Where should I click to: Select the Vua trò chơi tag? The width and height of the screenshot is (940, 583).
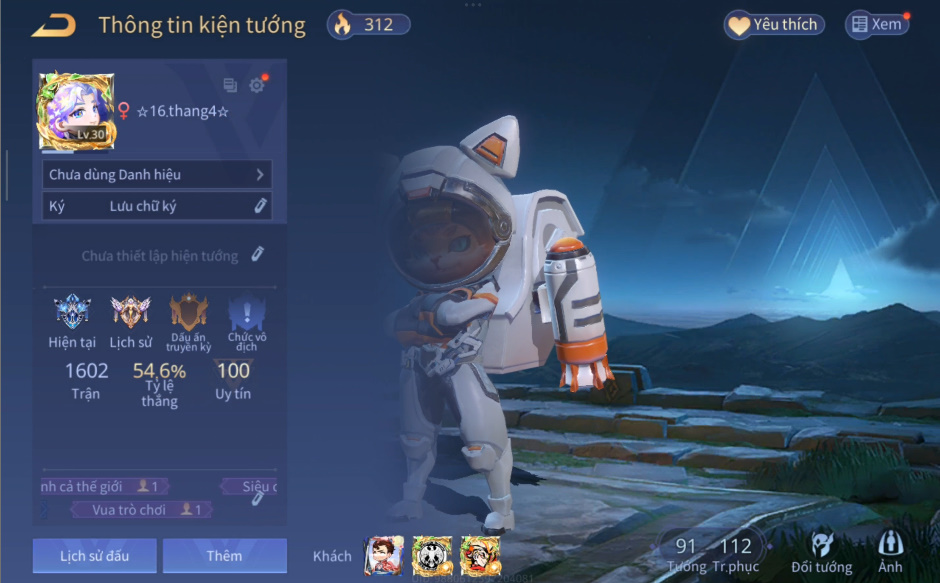tap(140, 510)
